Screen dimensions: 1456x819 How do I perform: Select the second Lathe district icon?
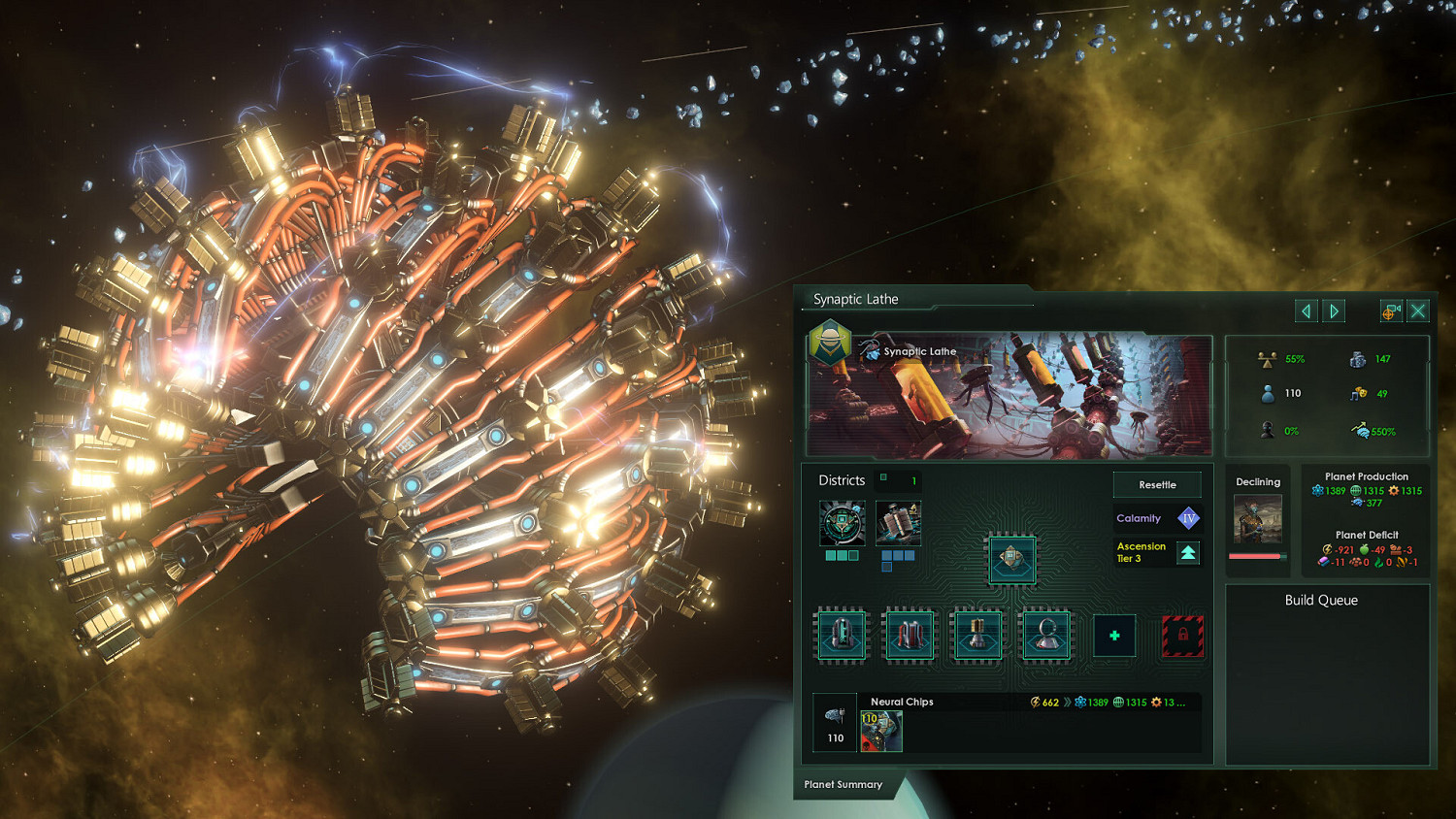coord(898,524)
